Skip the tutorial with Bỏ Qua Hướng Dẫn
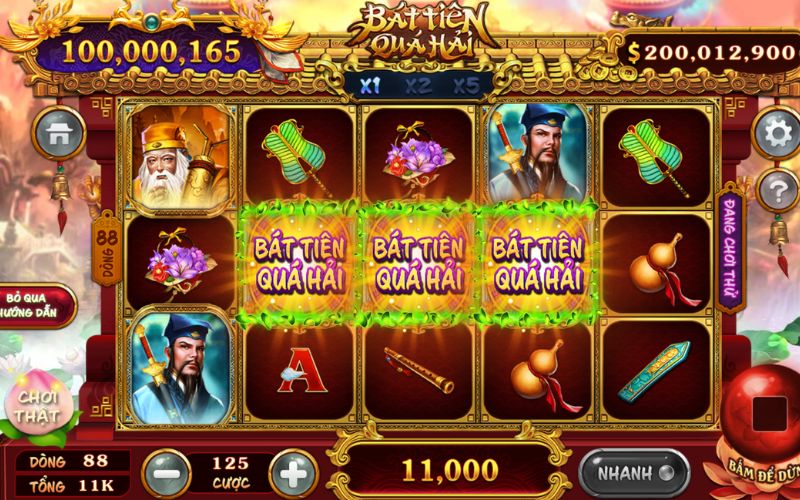Viewport: 800px width, 500px height. coord(37,305)
